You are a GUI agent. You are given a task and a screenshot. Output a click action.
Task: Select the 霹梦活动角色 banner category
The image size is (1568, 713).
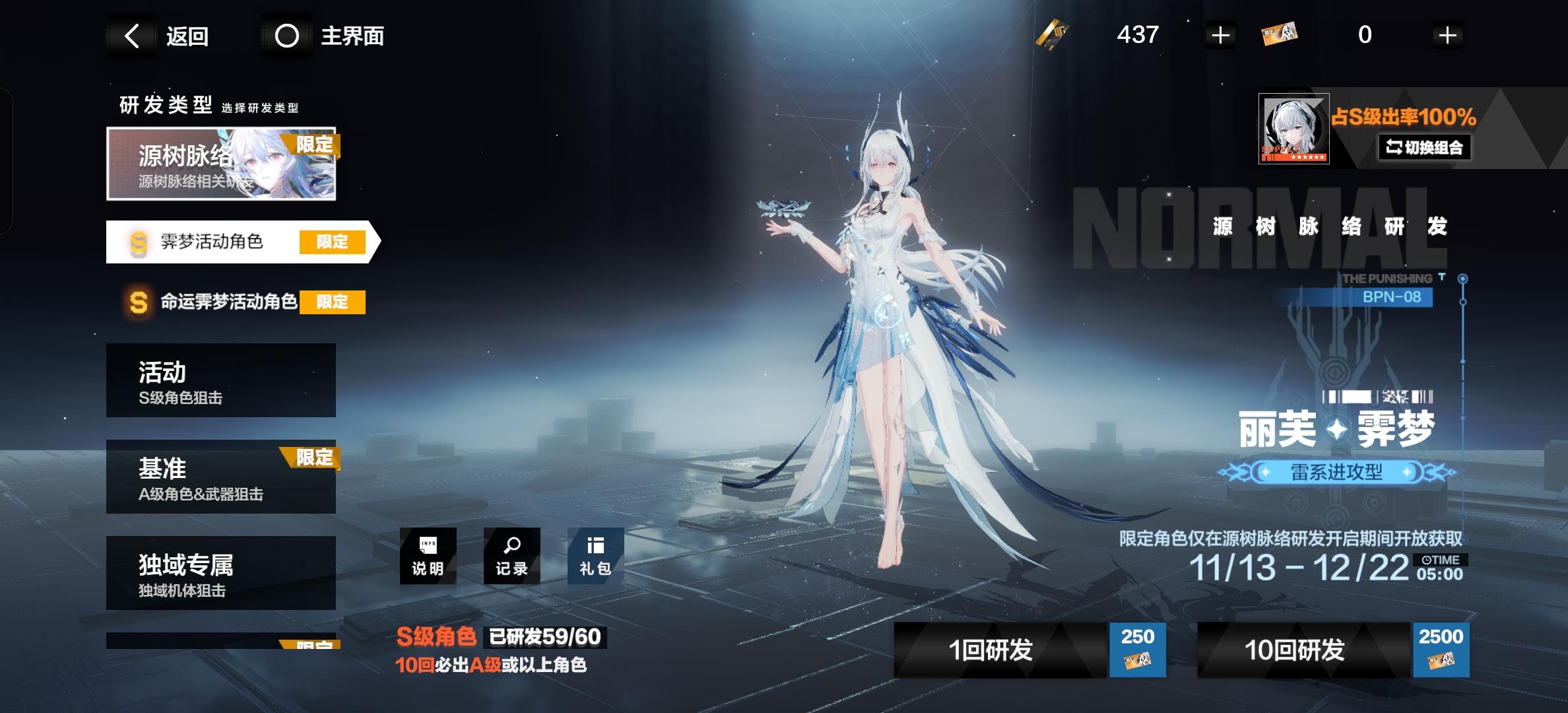click(x=218, y=243)
